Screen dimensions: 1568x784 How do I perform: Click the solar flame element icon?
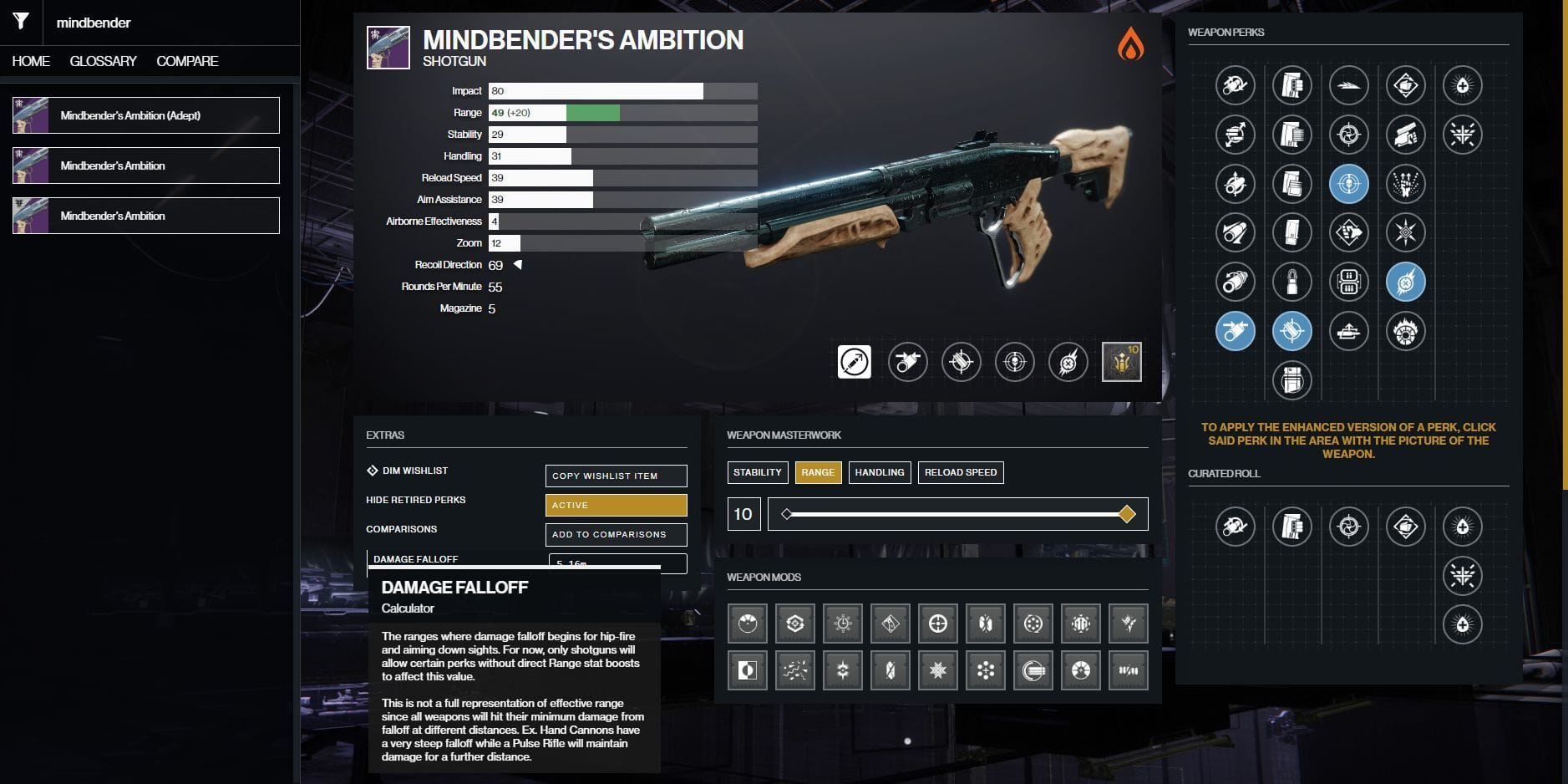[x=1130, y=43]
